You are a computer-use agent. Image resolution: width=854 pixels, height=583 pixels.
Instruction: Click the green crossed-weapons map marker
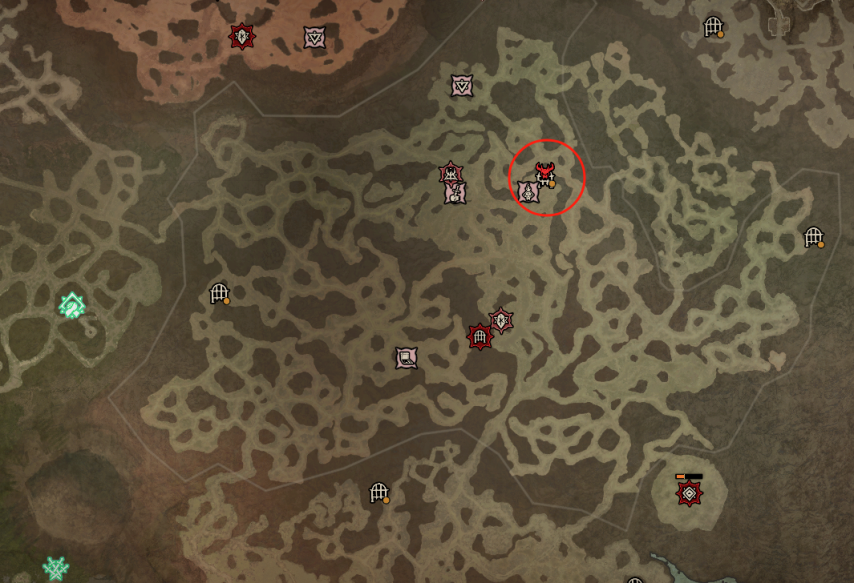click(x=56, y=569)
